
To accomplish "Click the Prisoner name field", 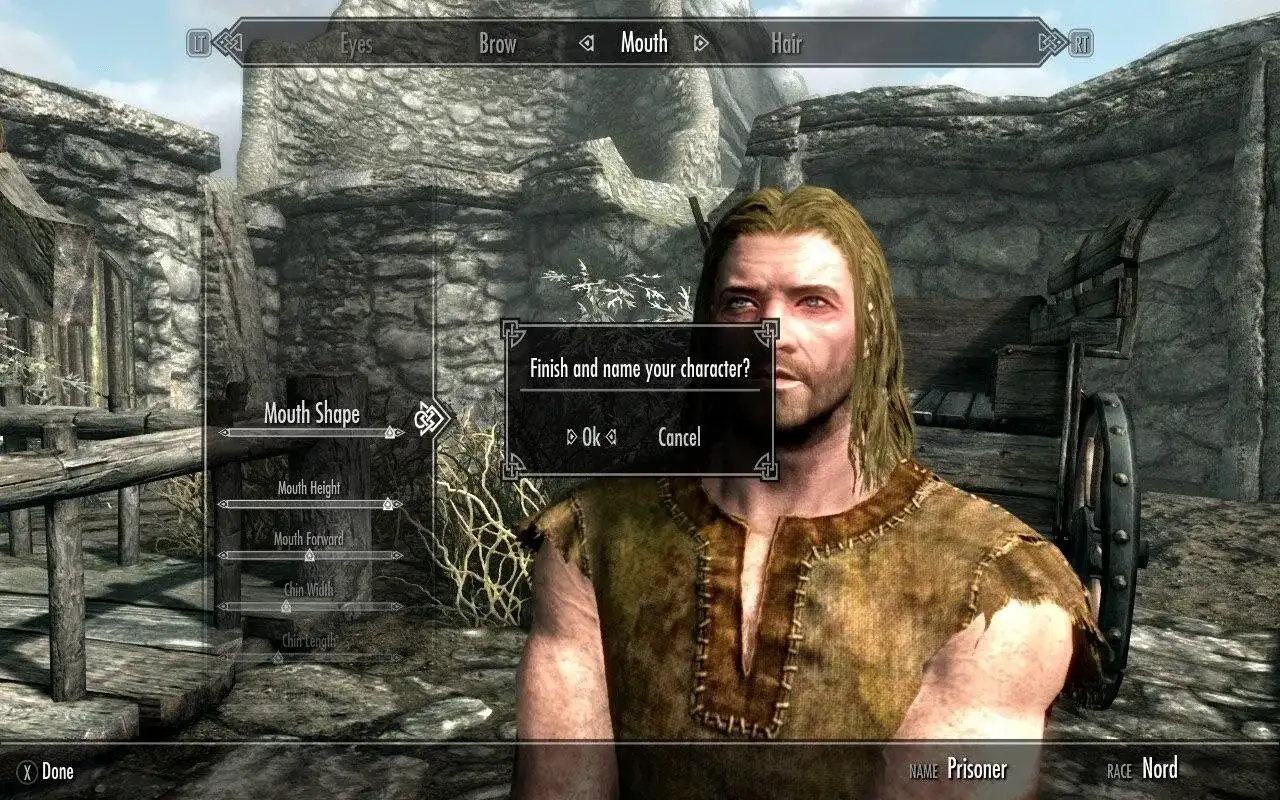I will (x=978, y=770).
